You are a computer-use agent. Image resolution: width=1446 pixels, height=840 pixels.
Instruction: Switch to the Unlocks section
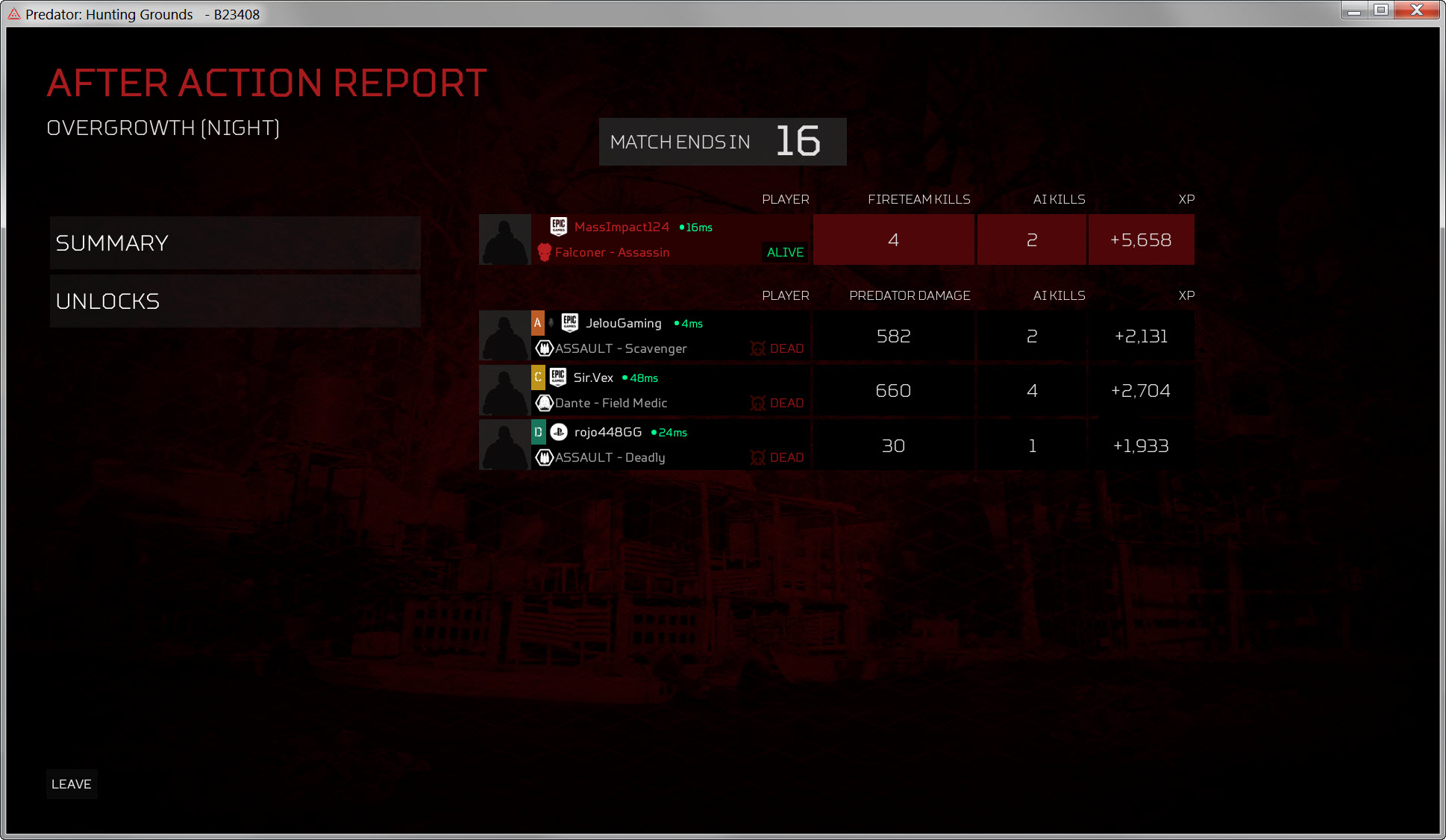[x=234, y=301]
